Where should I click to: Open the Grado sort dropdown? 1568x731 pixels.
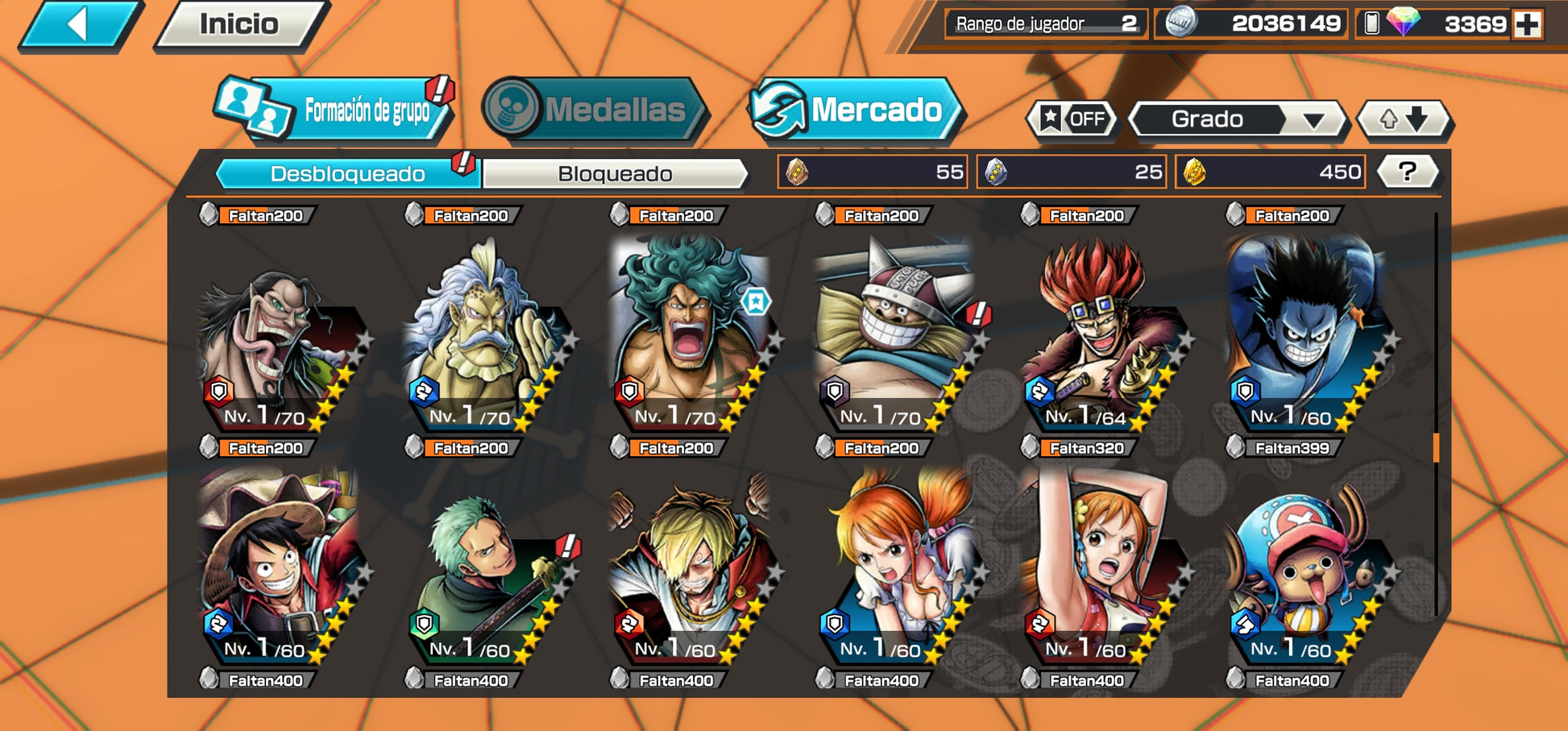click(1237, 119)
